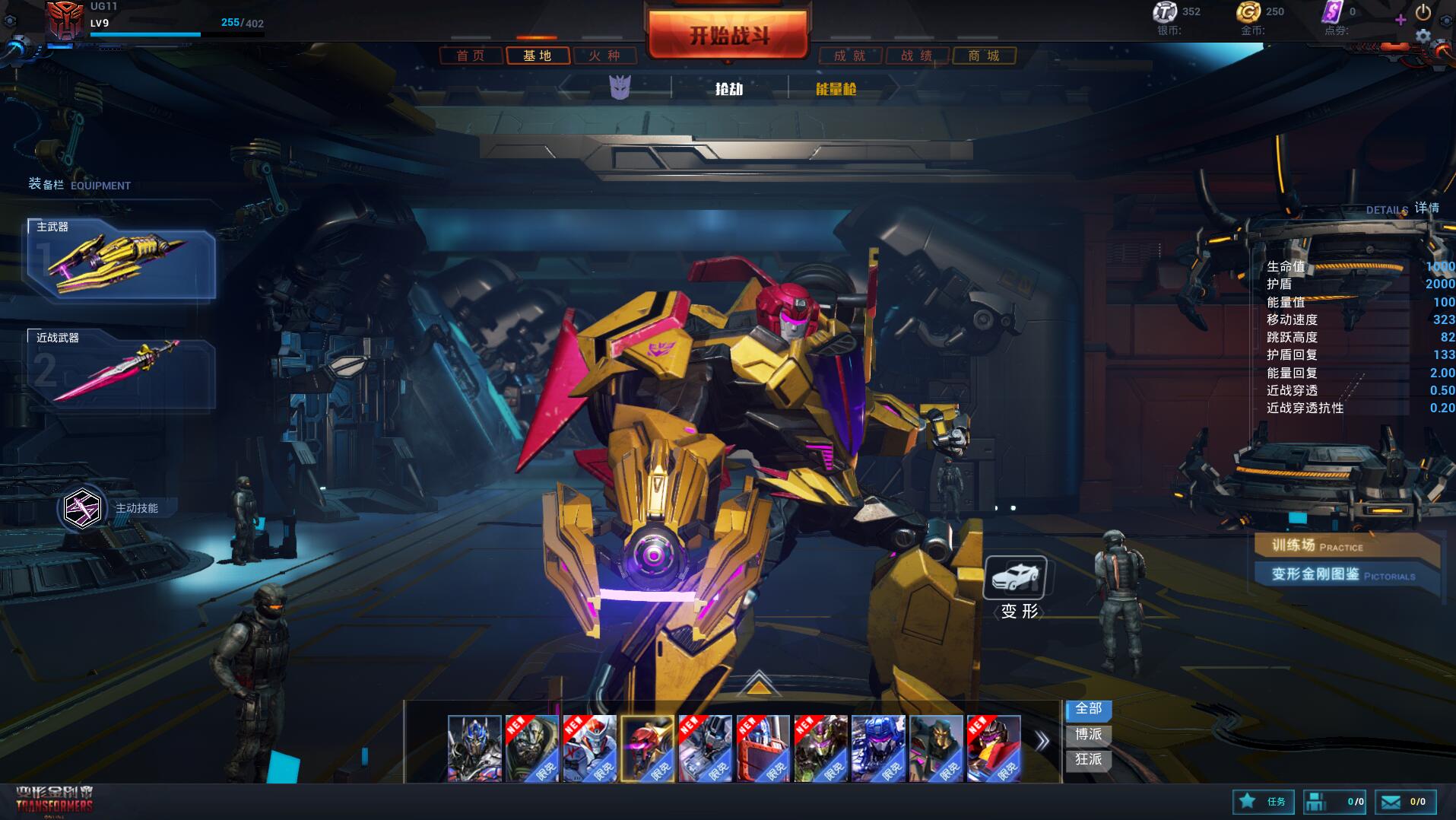The image size is (1456, 820).
Task: Open the settings gear icon
Action: pyautogui.click(x=1423, y=35)
